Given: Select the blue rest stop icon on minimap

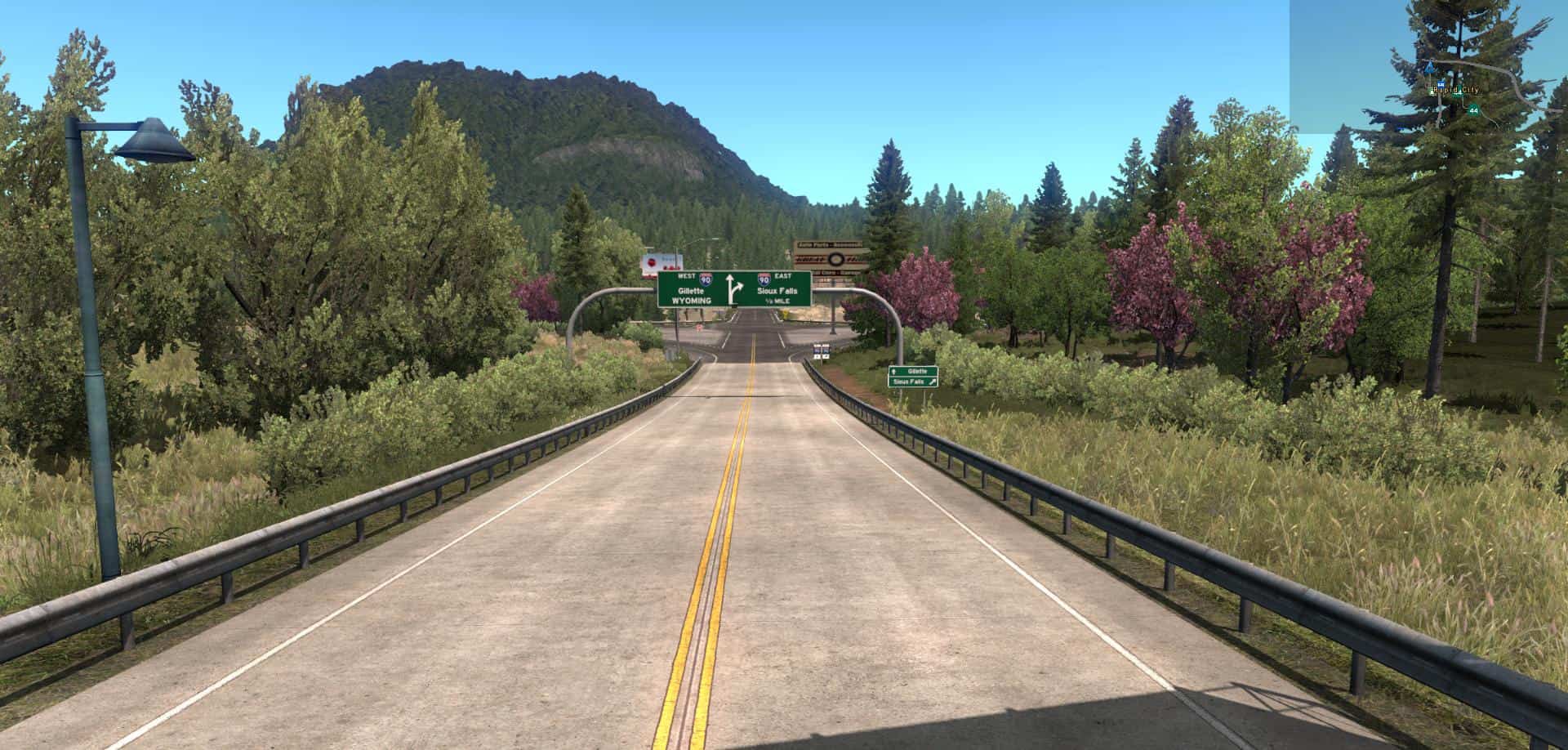Looking at the screenshot, I should [x=1440, y=83].
